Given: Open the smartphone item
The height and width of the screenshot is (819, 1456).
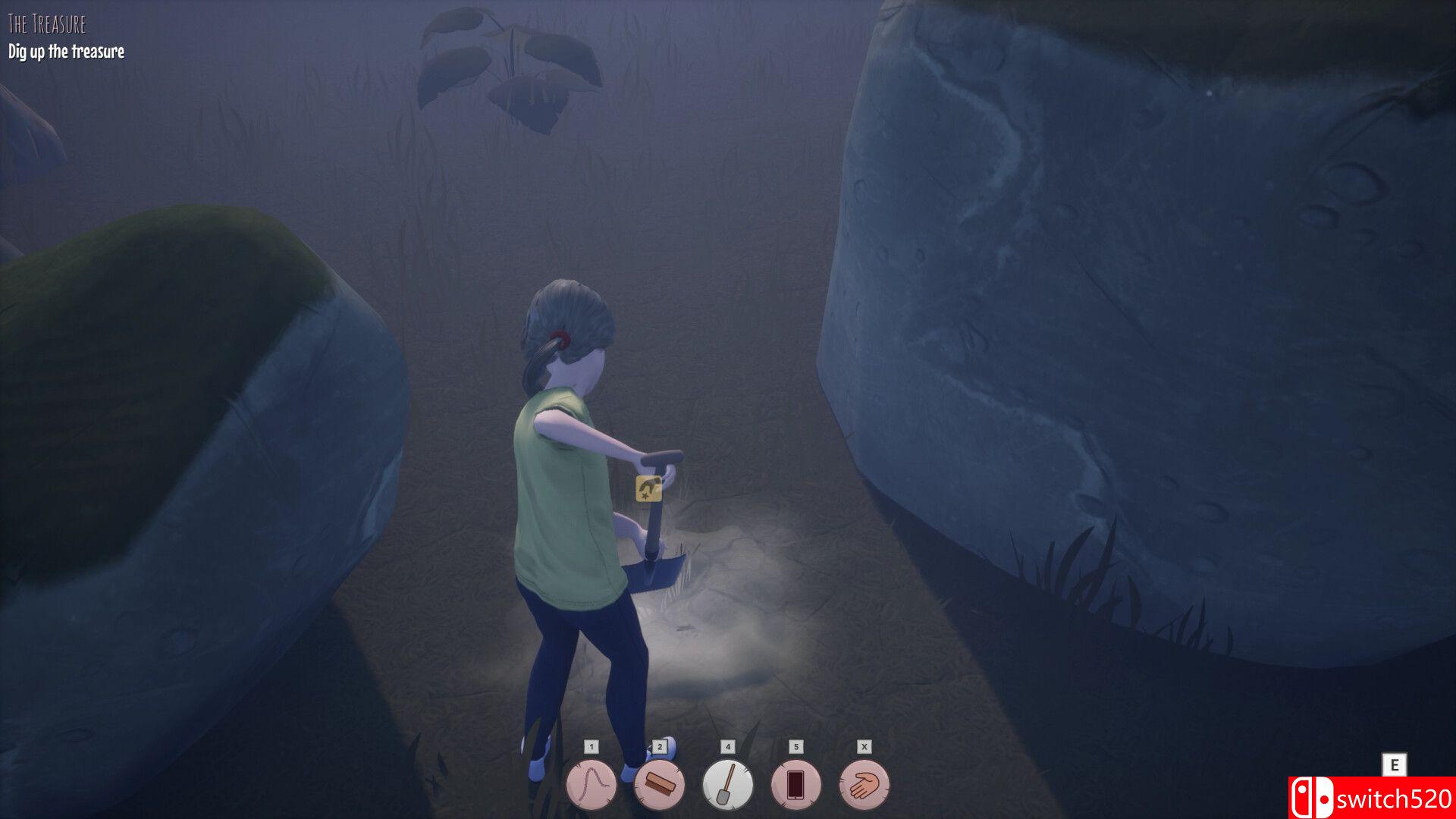Looking at the screenshot, I should pyautogui.click(x=795, y=785).
